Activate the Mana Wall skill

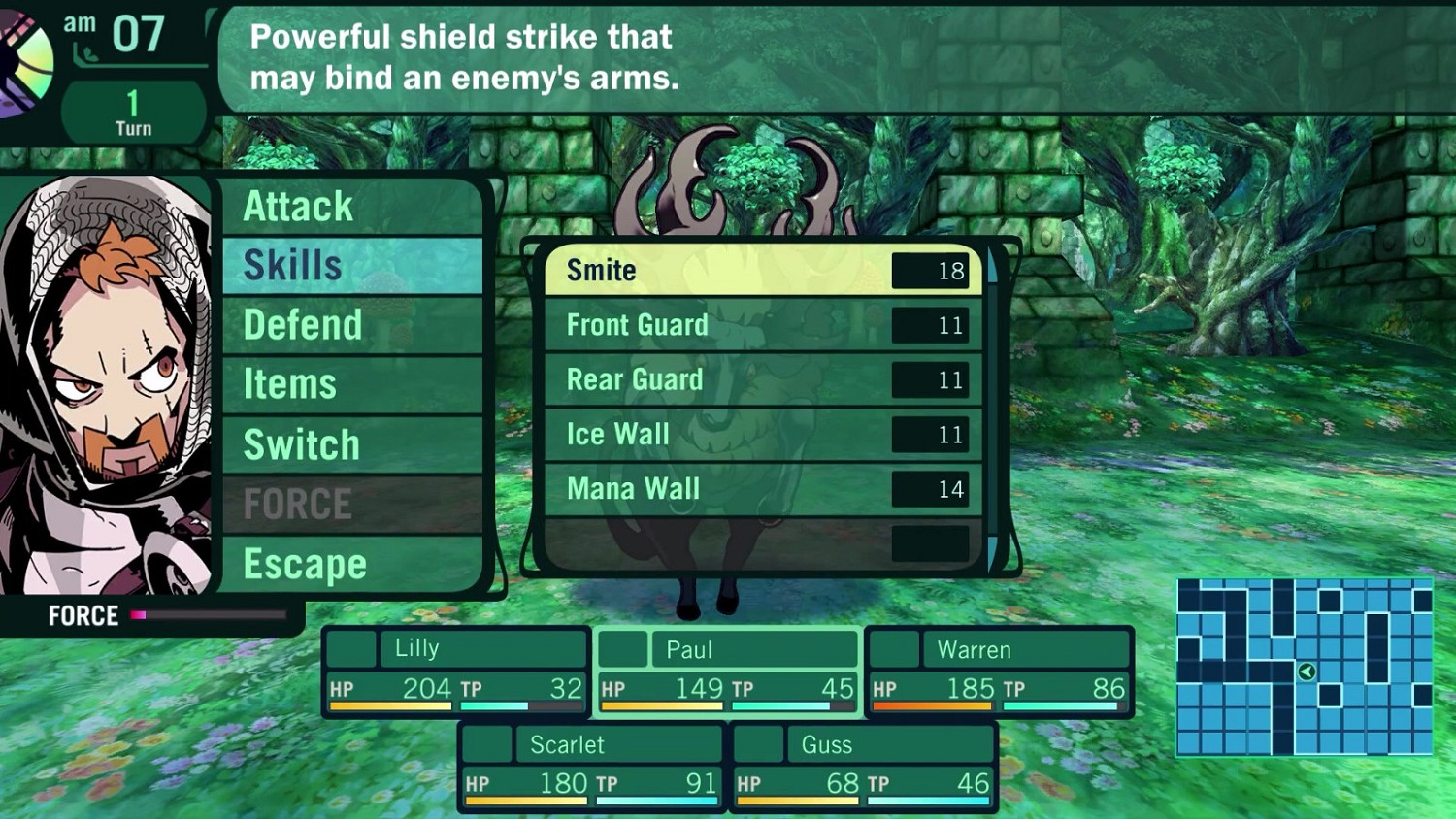[x=763, y=489]
